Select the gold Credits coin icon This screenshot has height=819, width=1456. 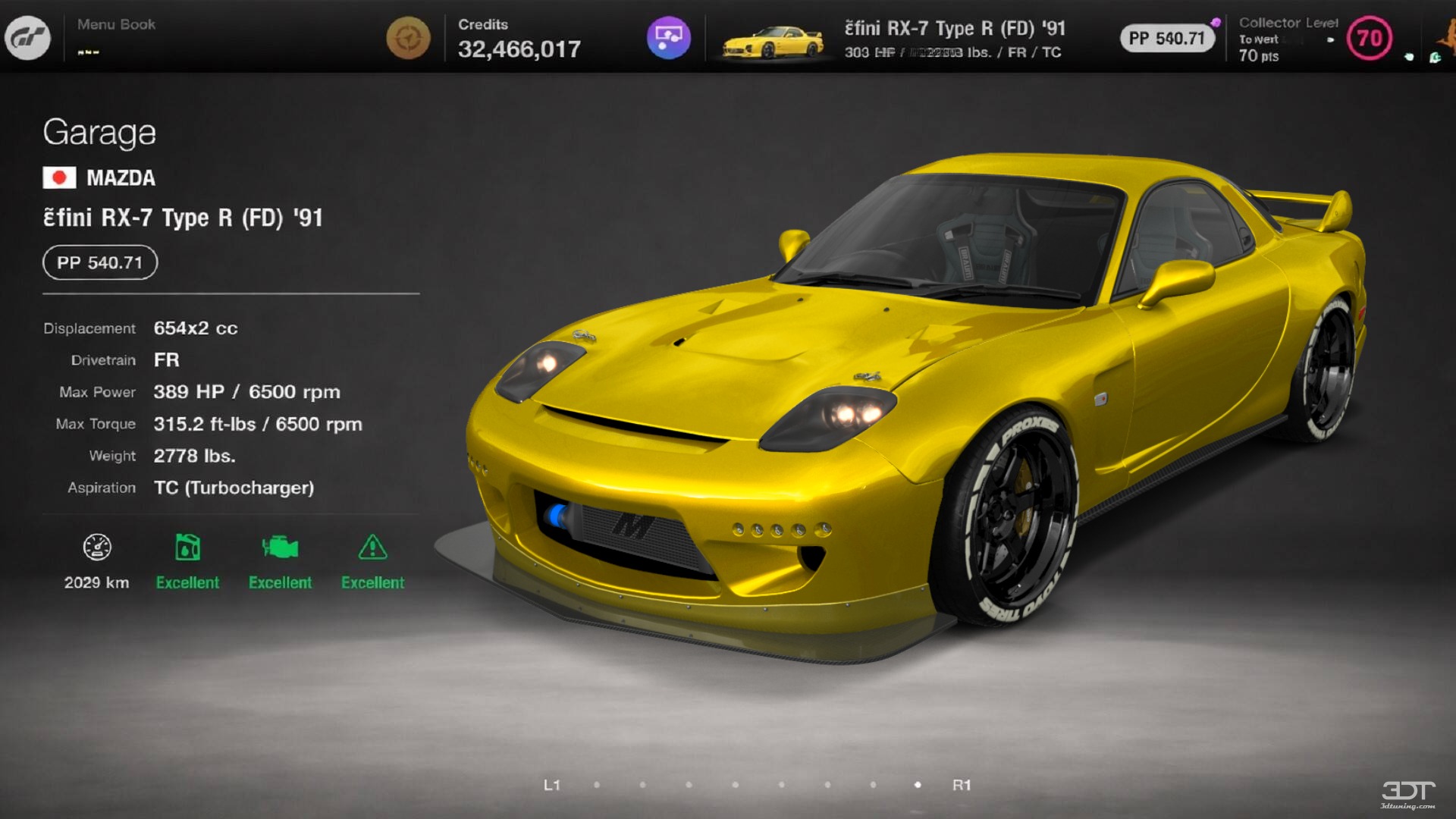point(407,37)
